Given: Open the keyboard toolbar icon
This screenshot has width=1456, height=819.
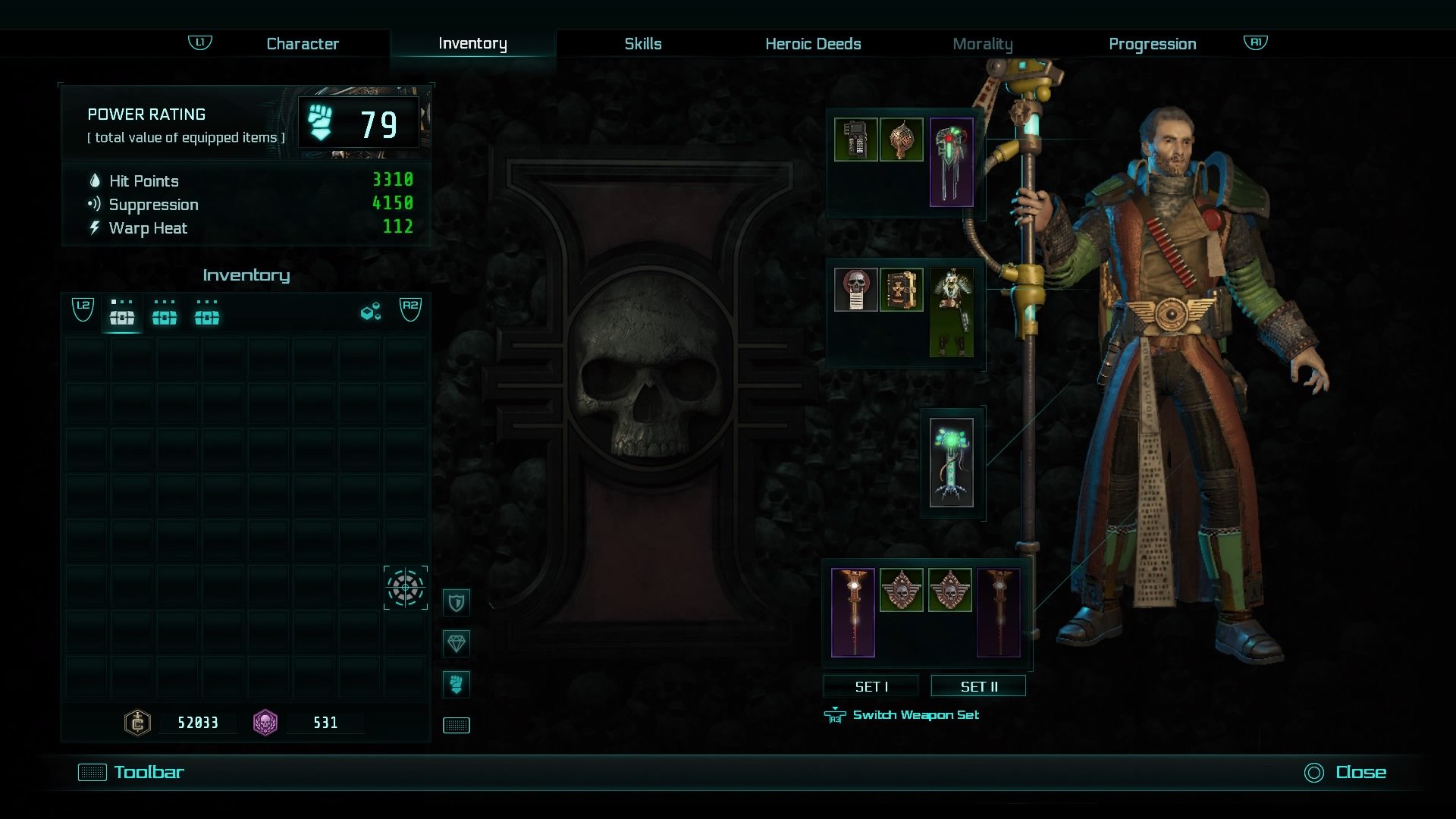Looking at the screenshot, I should [457, 724].
